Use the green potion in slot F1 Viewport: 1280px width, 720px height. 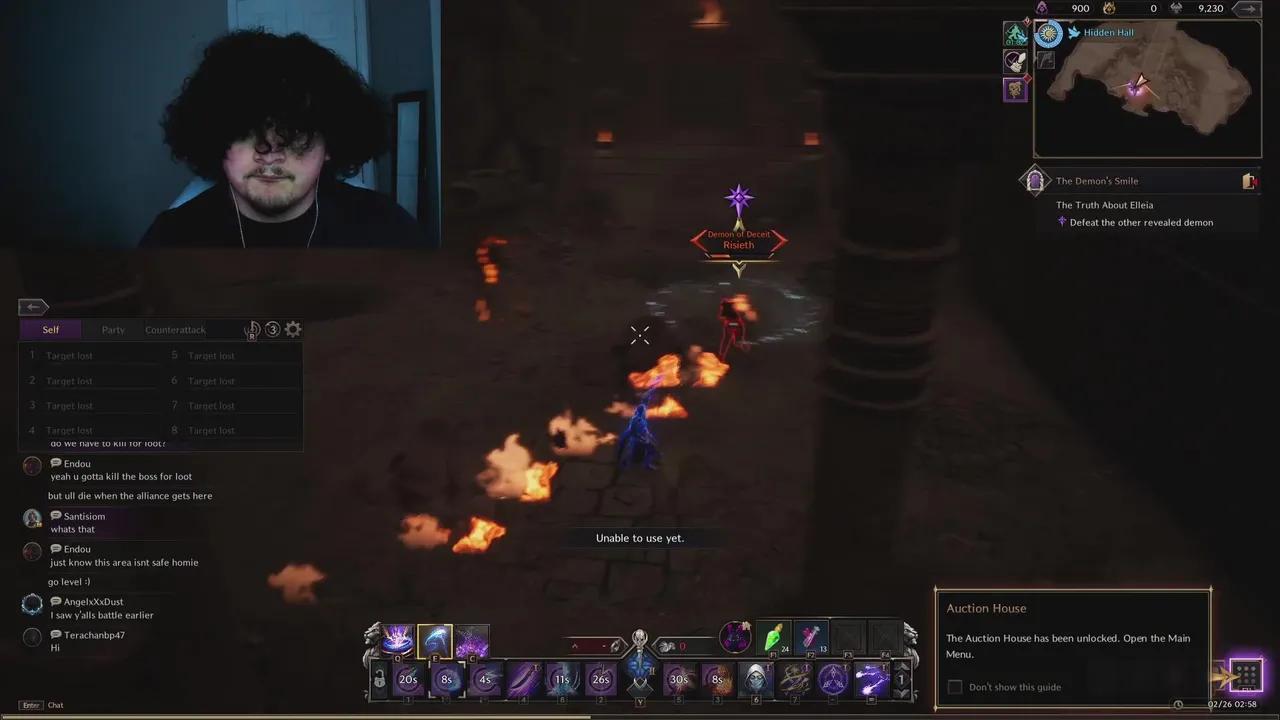tap(773, 638)
